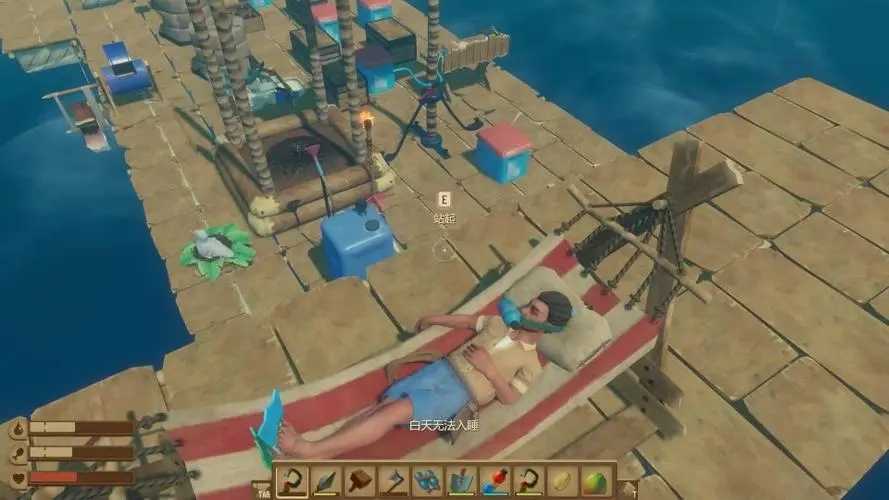The image size is (889, 500).
Task: Equip the building hammer from the hotbar
Action: 359,481
